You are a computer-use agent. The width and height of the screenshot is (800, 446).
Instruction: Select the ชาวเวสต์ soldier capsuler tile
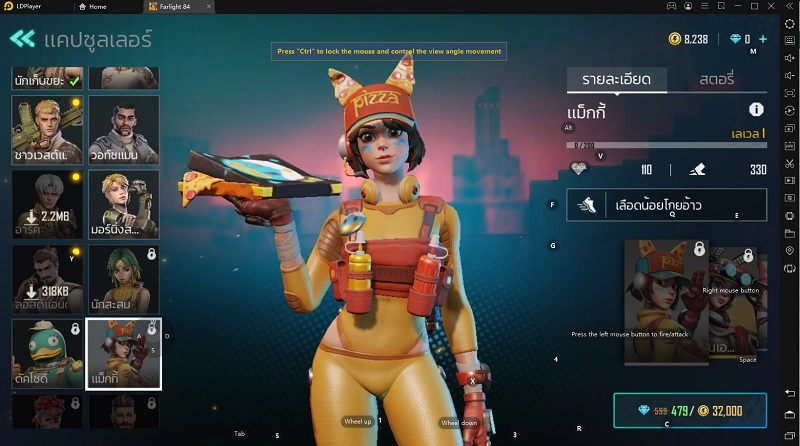[46, 130]
